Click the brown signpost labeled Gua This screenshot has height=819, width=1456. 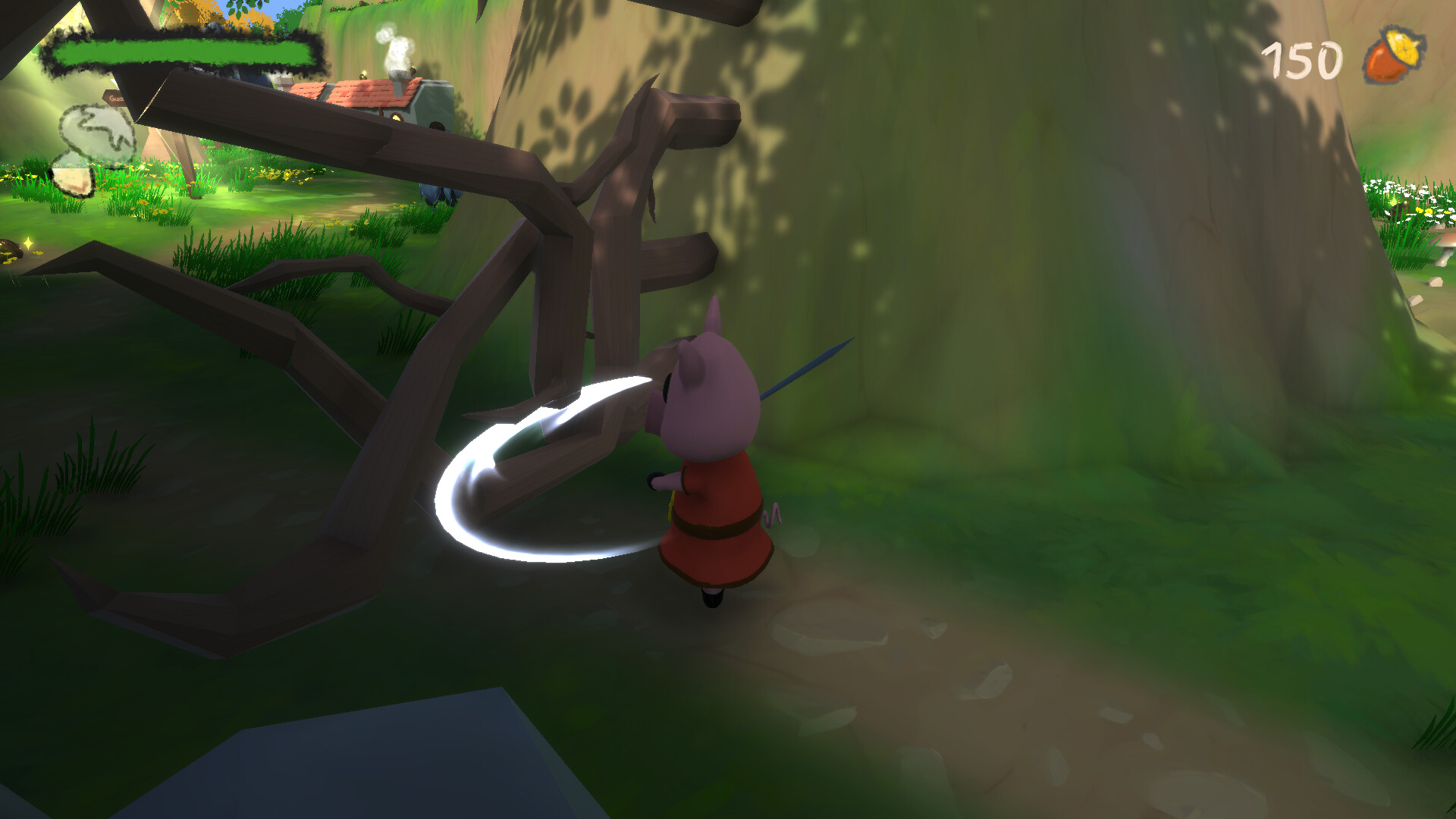[115, 100]
